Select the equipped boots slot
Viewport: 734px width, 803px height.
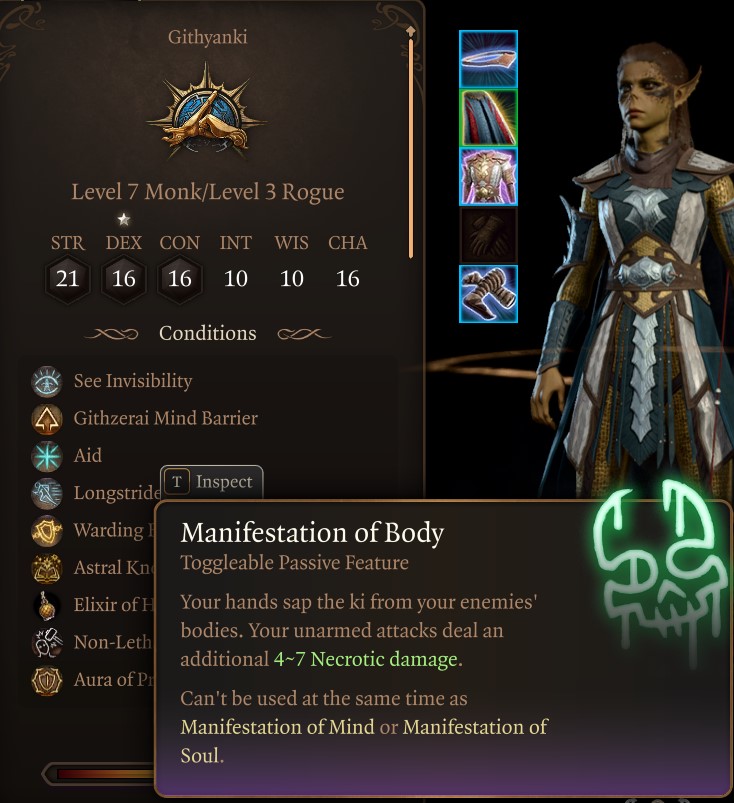488,294
